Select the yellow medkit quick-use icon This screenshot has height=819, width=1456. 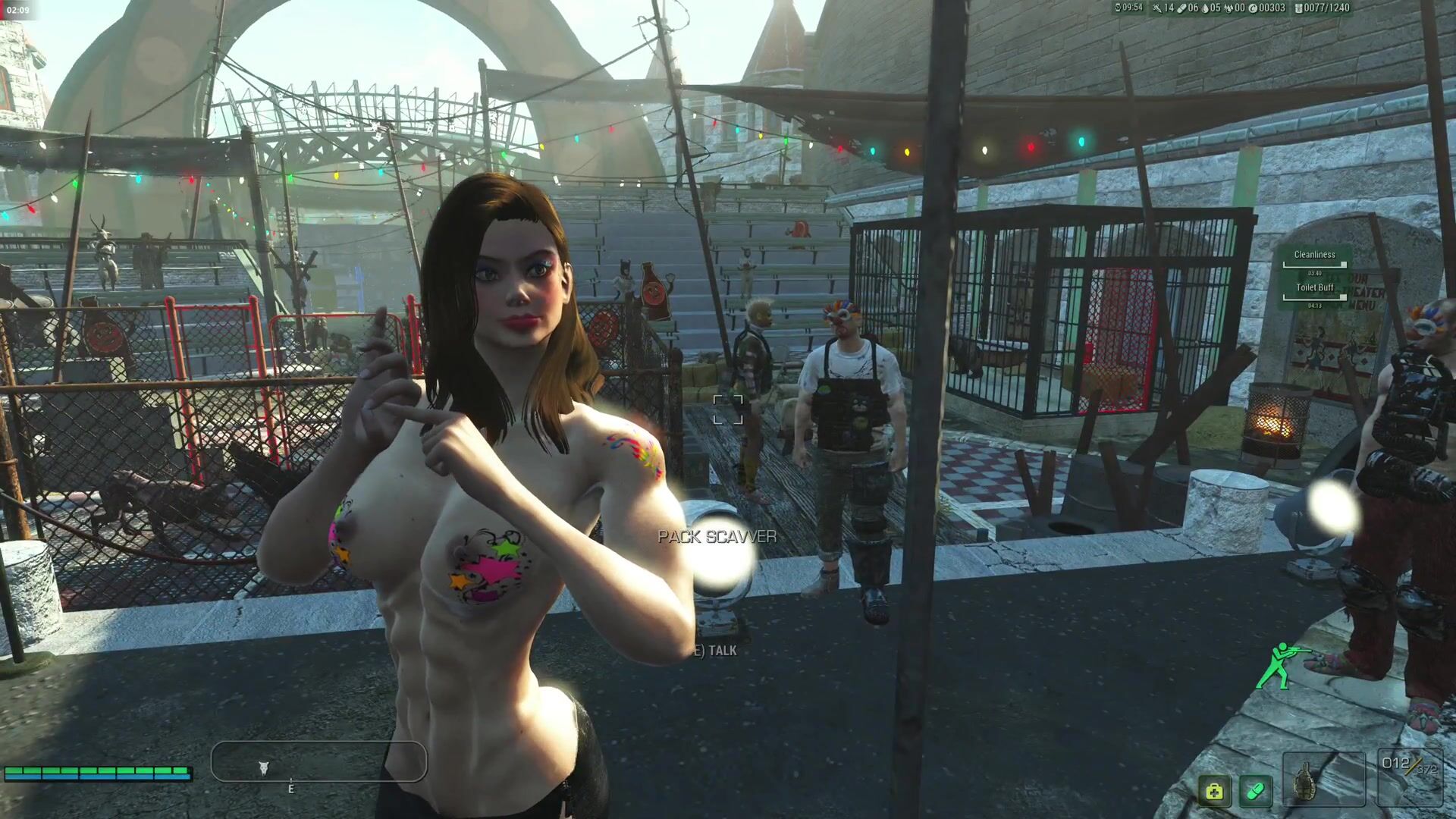[1214, 792]
